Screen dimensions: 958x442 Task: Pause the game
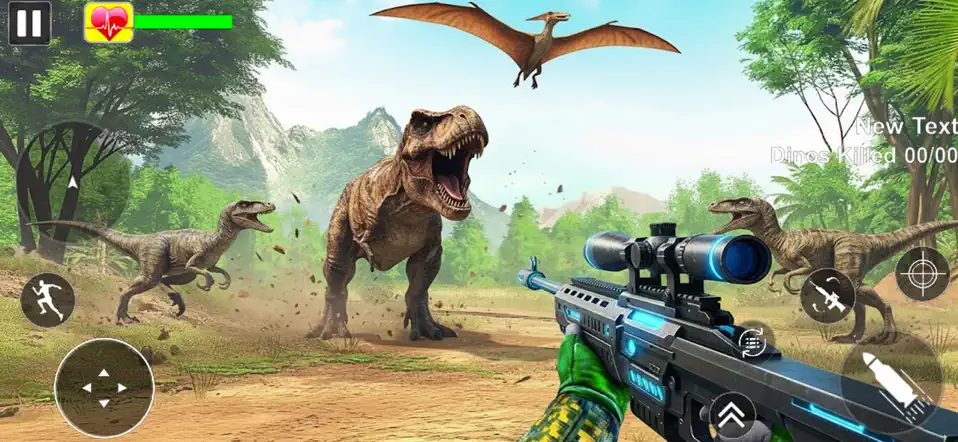click(x=30, y=22)
